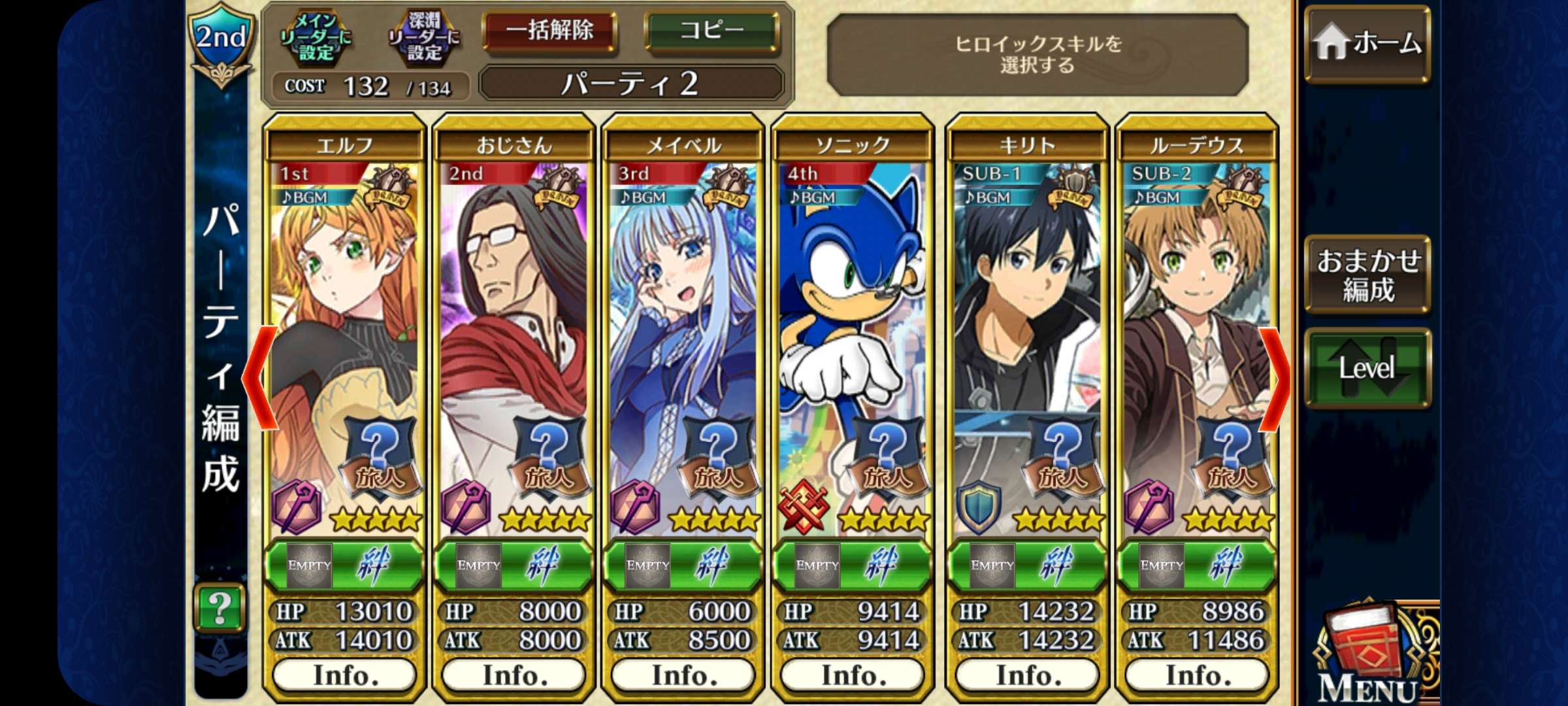Choose a Heroic Skill (ヒロイックスキルを選択する)

[1037, 55]
